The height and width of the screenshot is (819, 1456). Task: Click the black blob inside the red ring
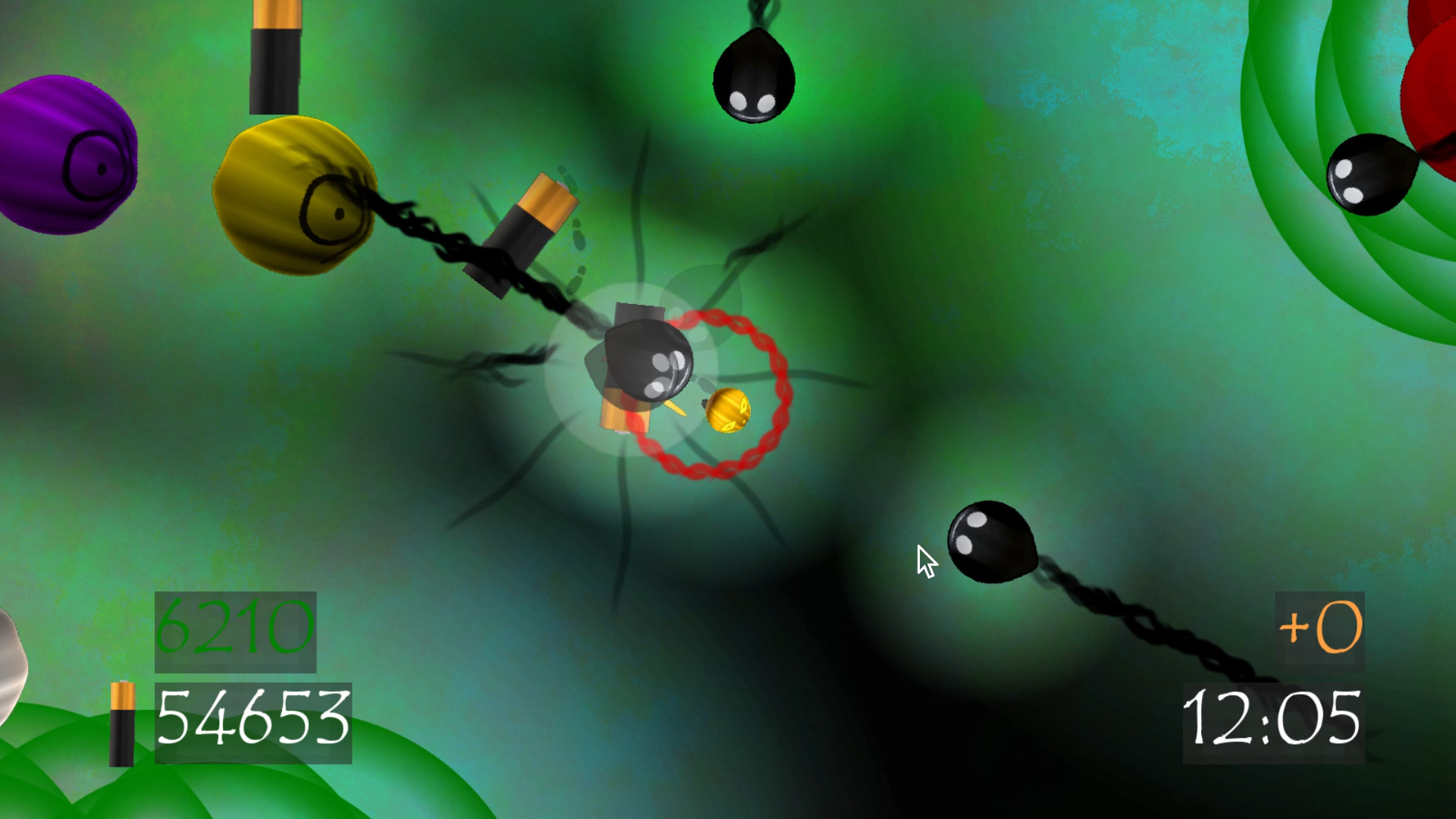click(x=652, y=364)
